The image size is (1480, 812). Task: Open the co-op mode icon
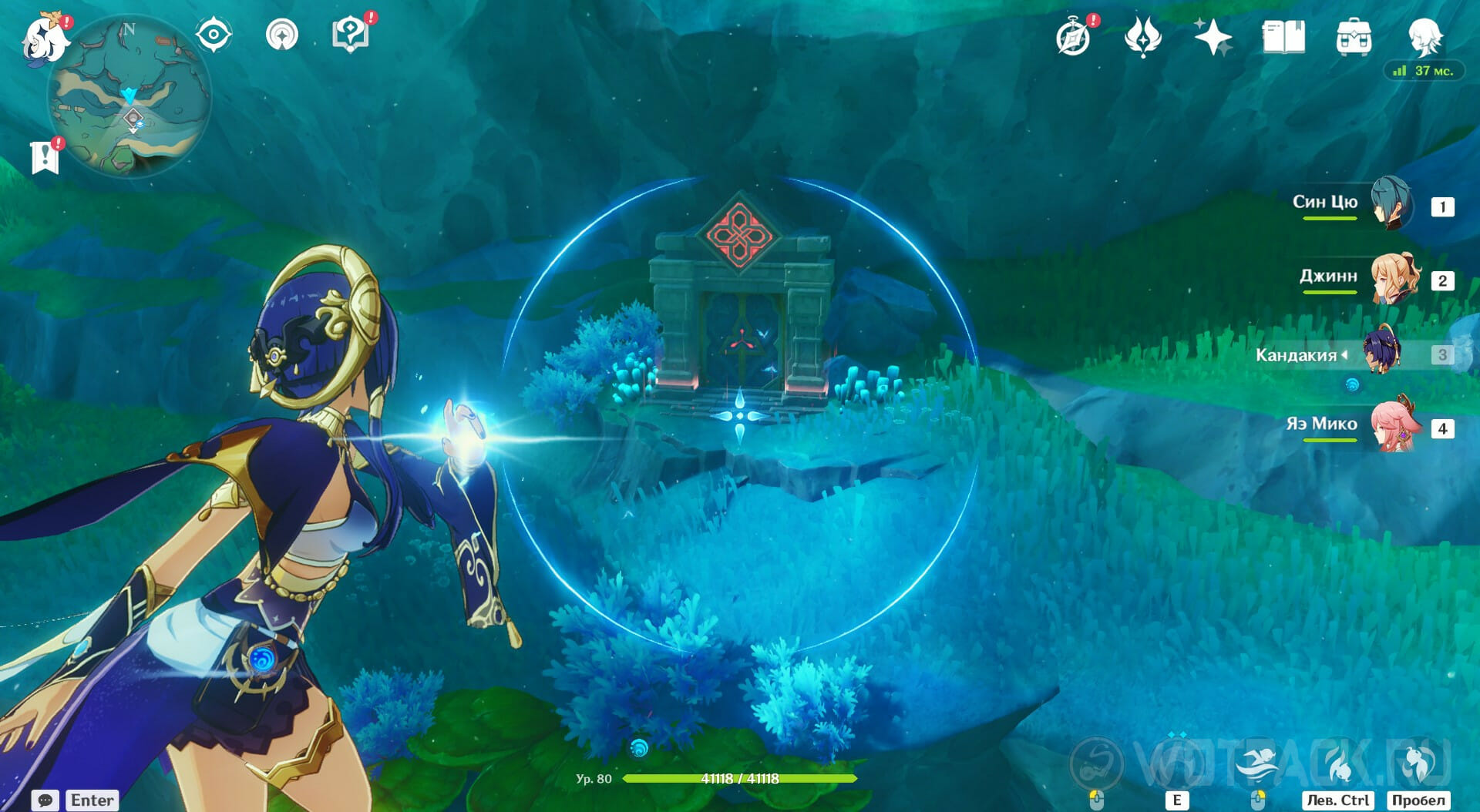281,35
